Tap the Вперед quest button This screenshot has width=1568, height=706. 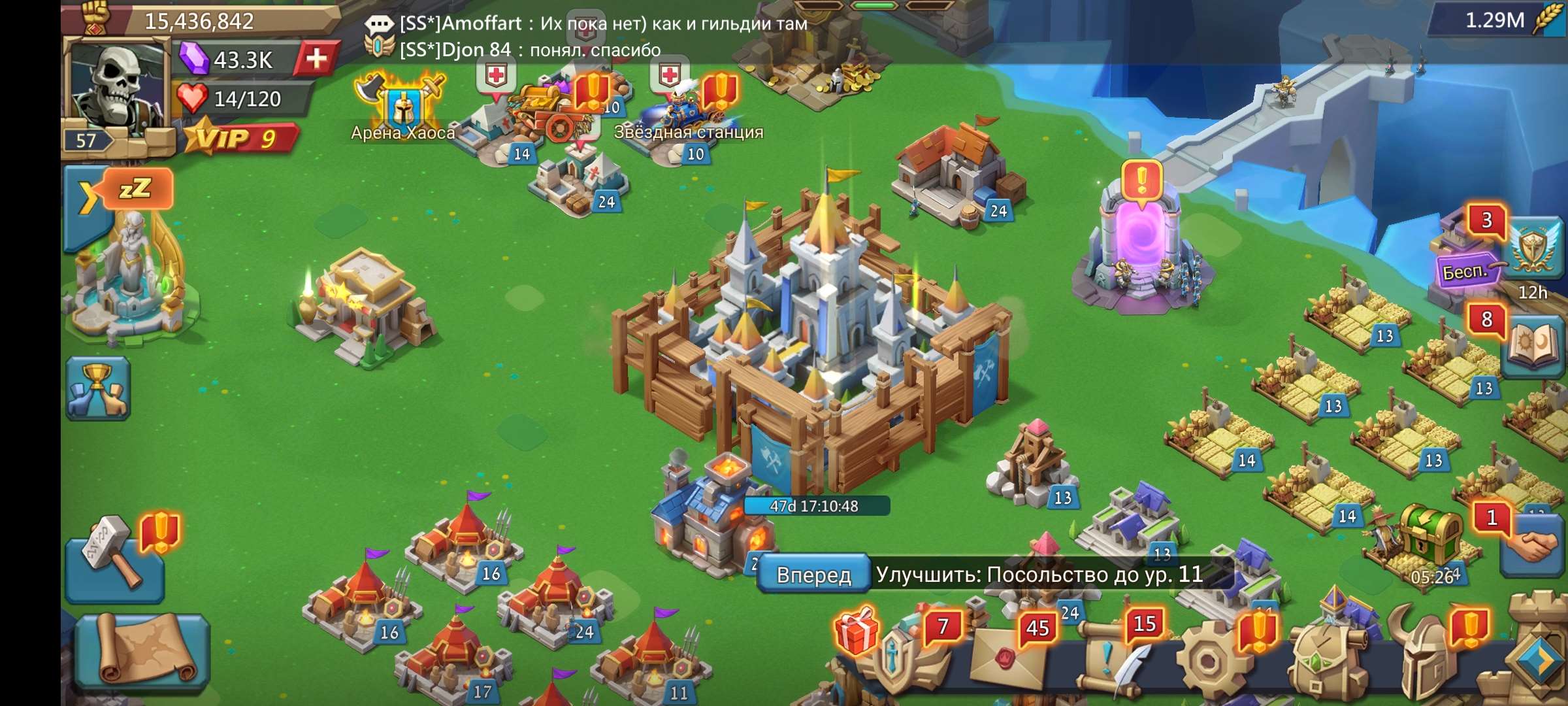814,575
